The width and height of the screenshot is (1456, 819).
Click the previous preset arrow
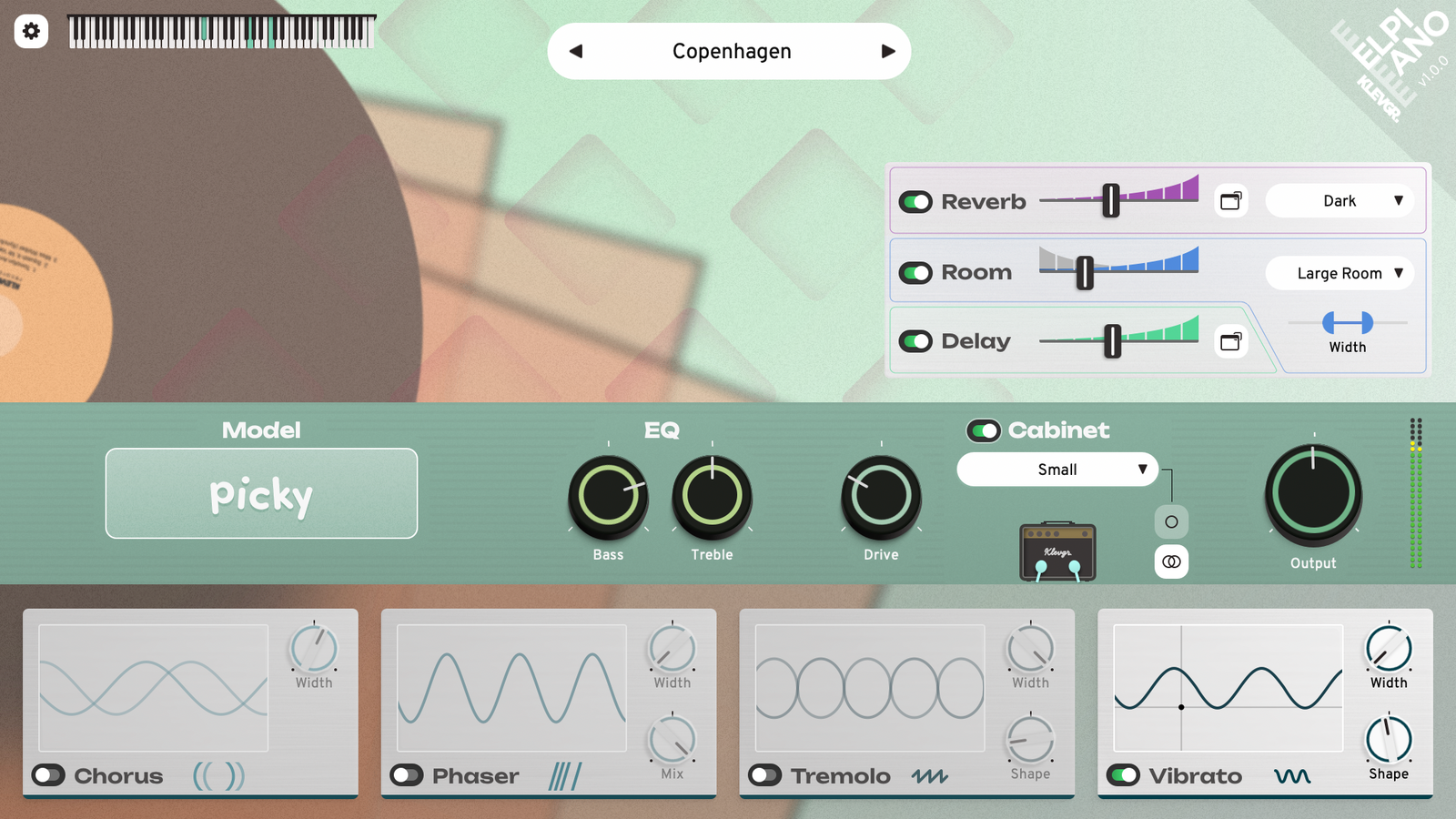tap(575, 52)
